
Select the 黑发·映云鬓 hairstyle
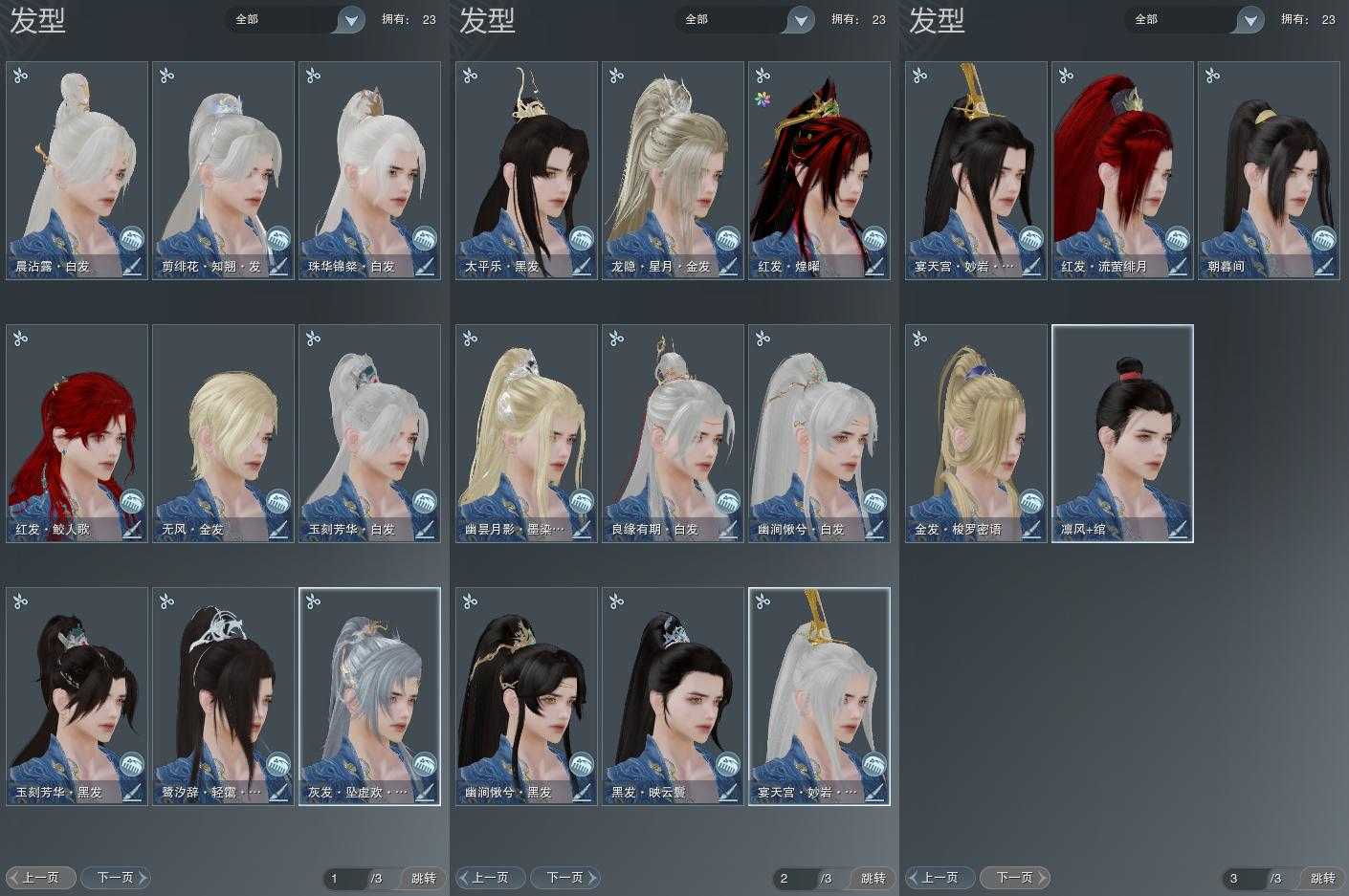click(x=674, y=696)
